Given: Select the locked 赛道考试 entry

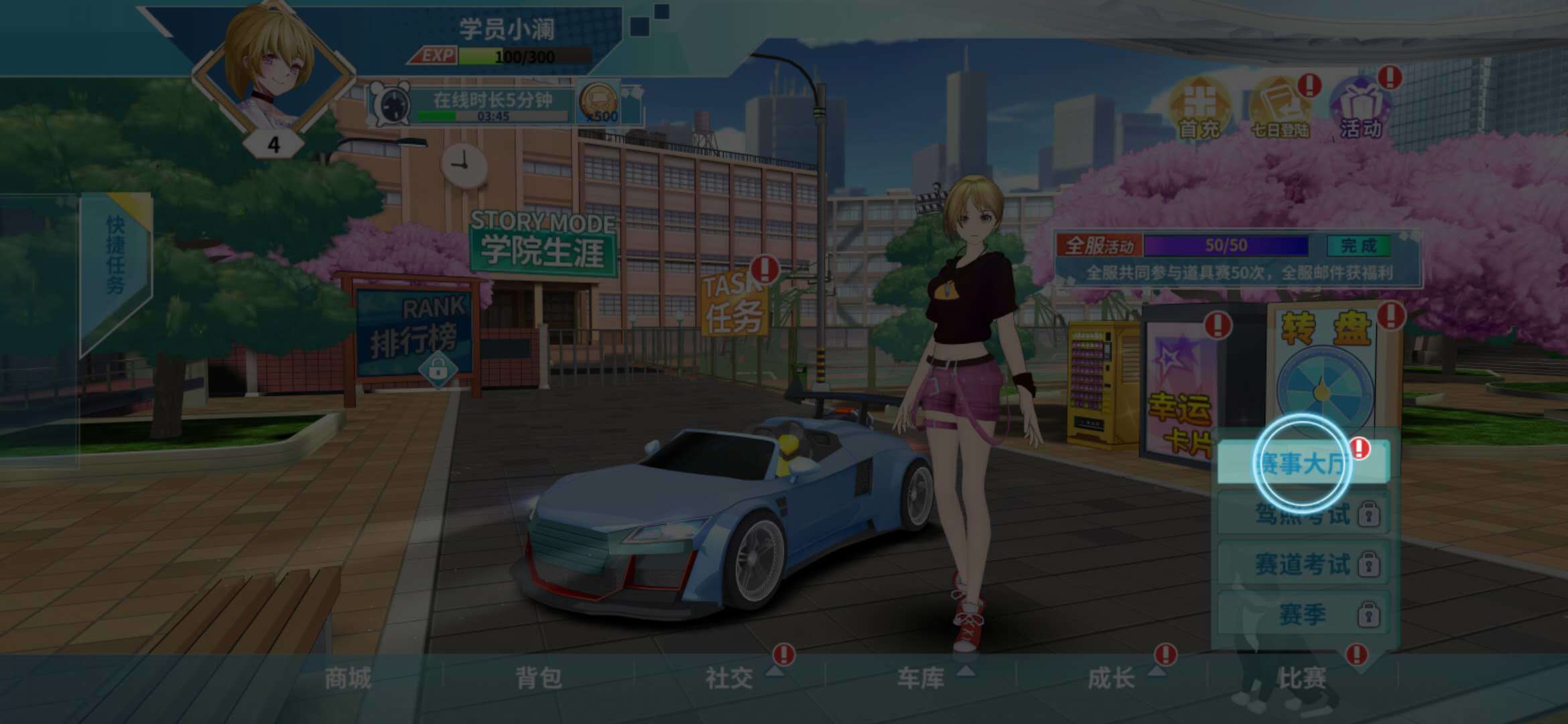Looking at the screenshot, I should (x=1301, y=564).
